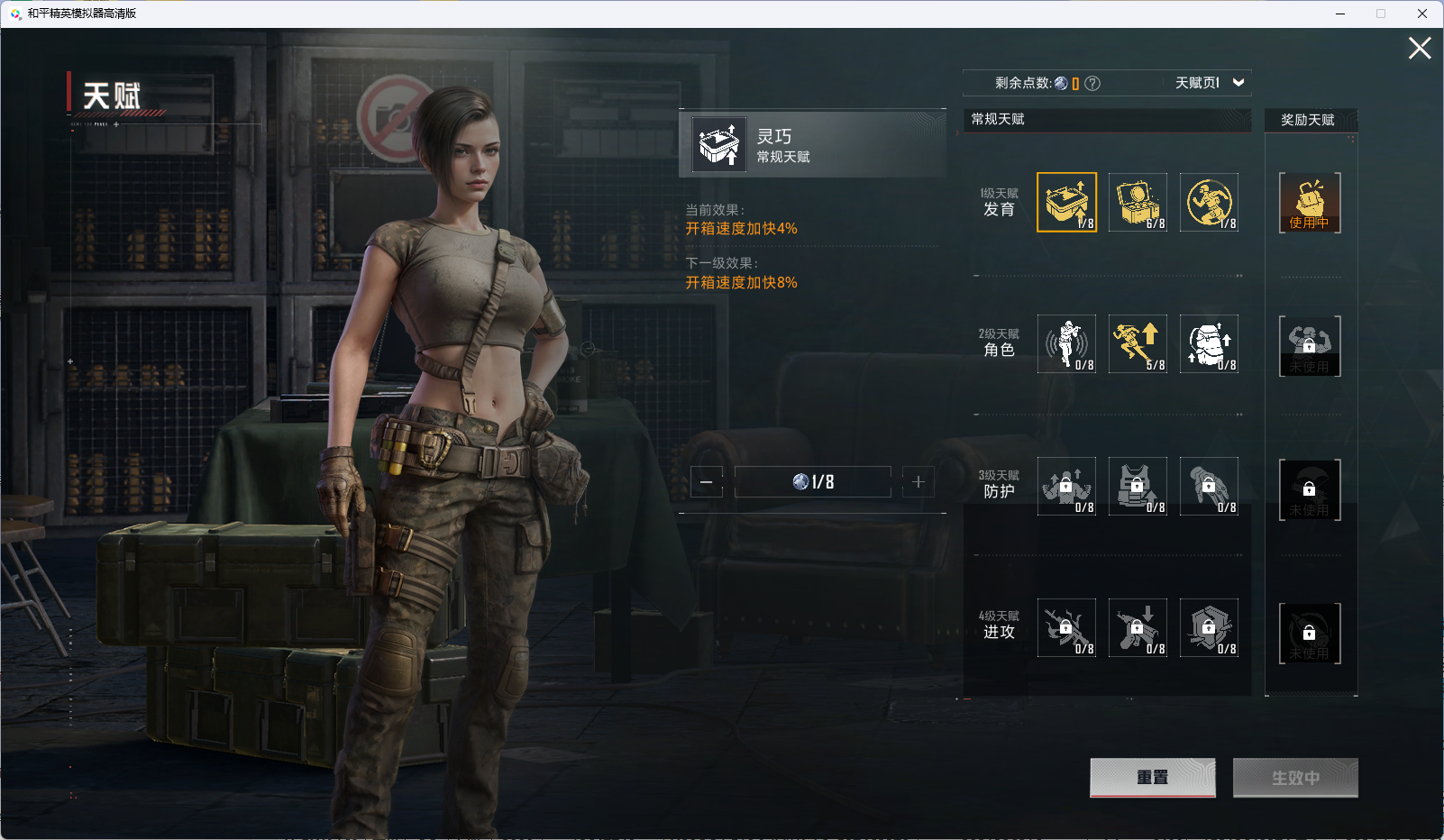Select the locked flexing muscles reward talent

click(x=1310, y=346)
